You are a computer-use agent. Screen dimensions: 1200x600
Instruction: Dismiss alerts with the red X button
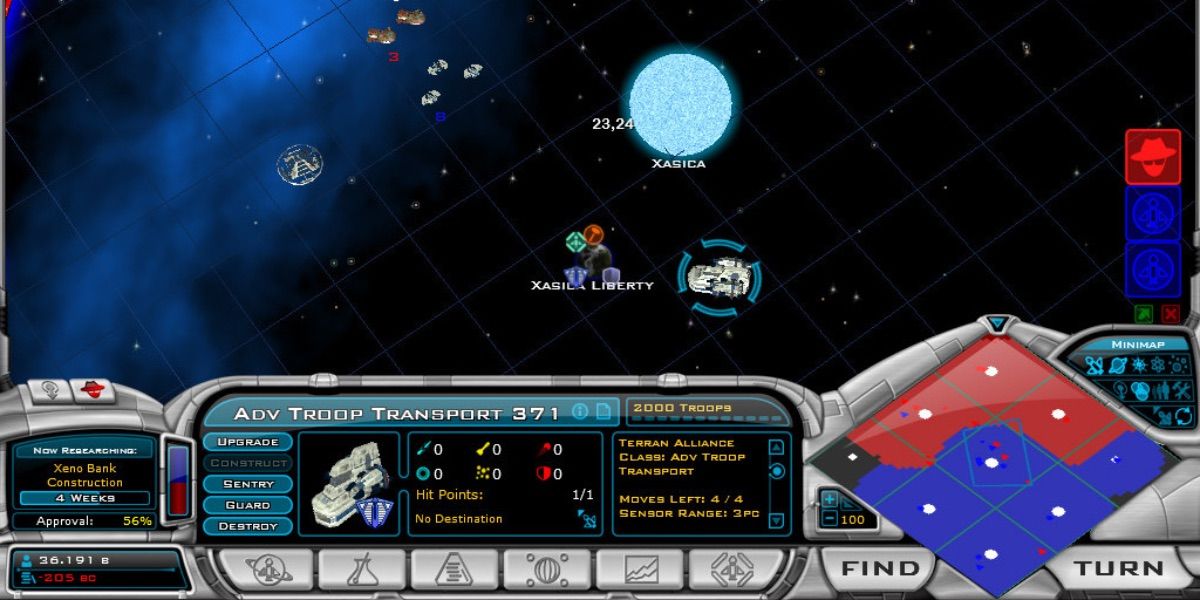coord(1170,314)
